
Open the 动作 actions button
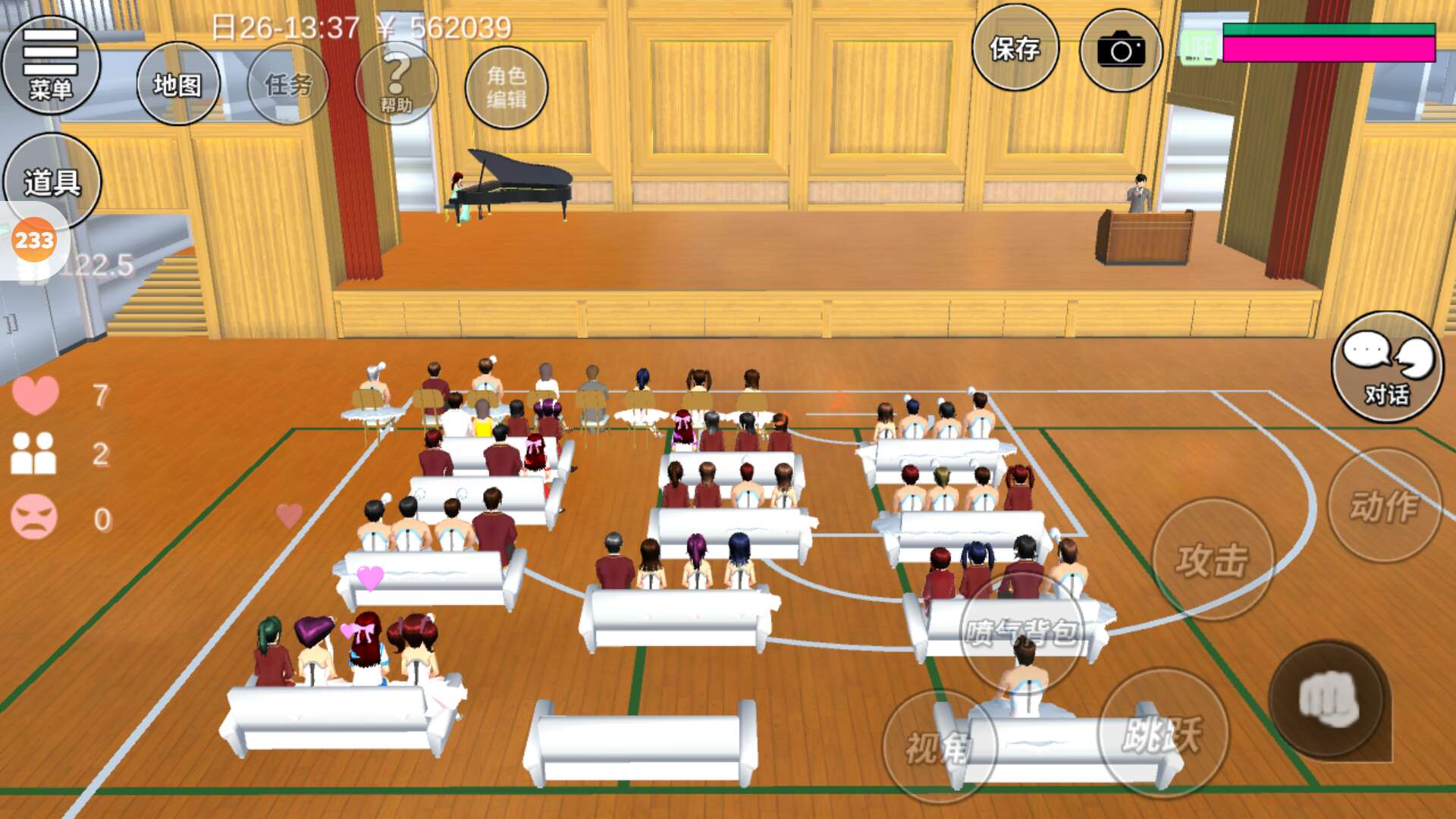coord(1384,506)
